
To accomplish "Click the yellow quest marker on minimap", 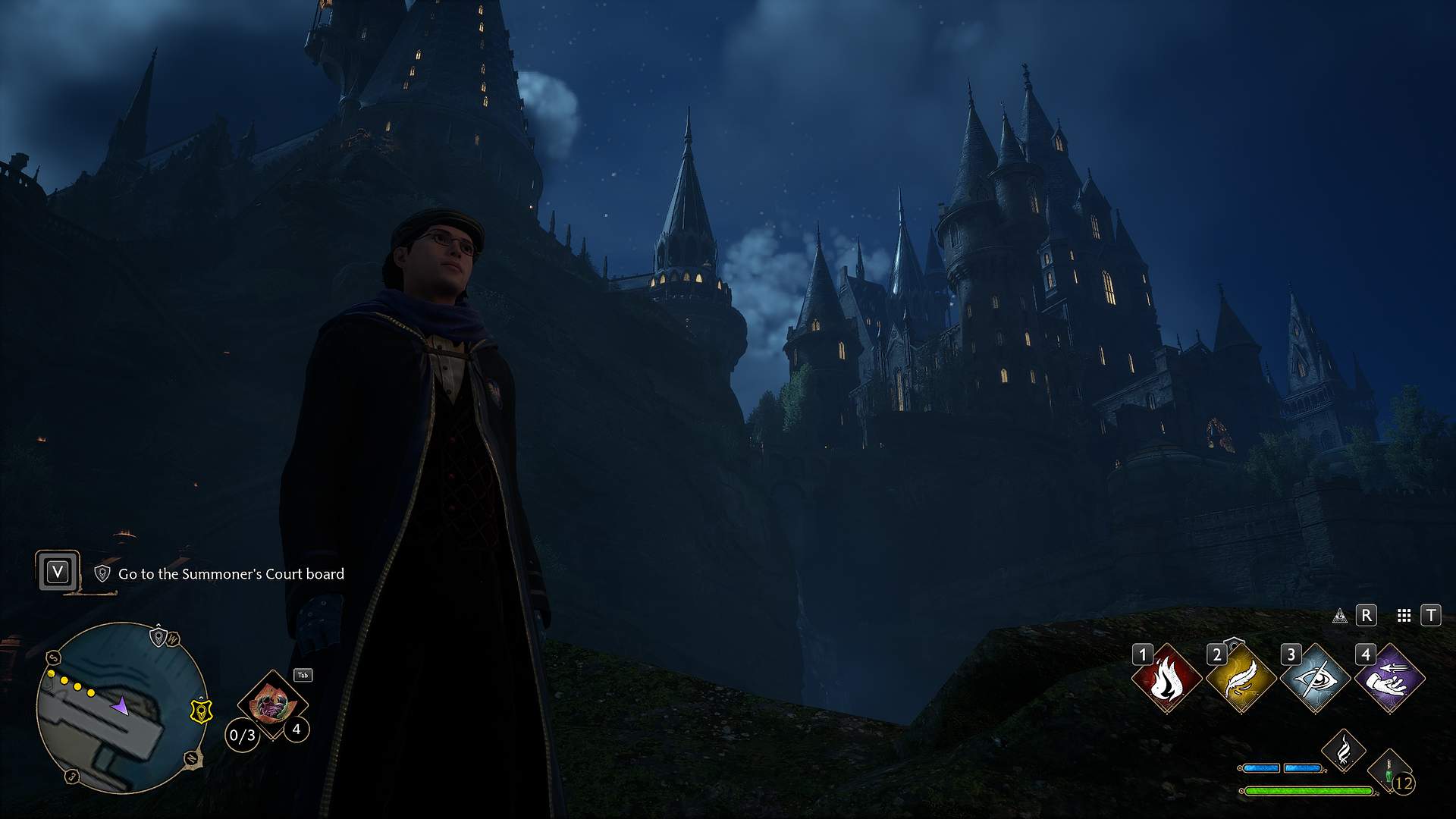I will point(200,711).
